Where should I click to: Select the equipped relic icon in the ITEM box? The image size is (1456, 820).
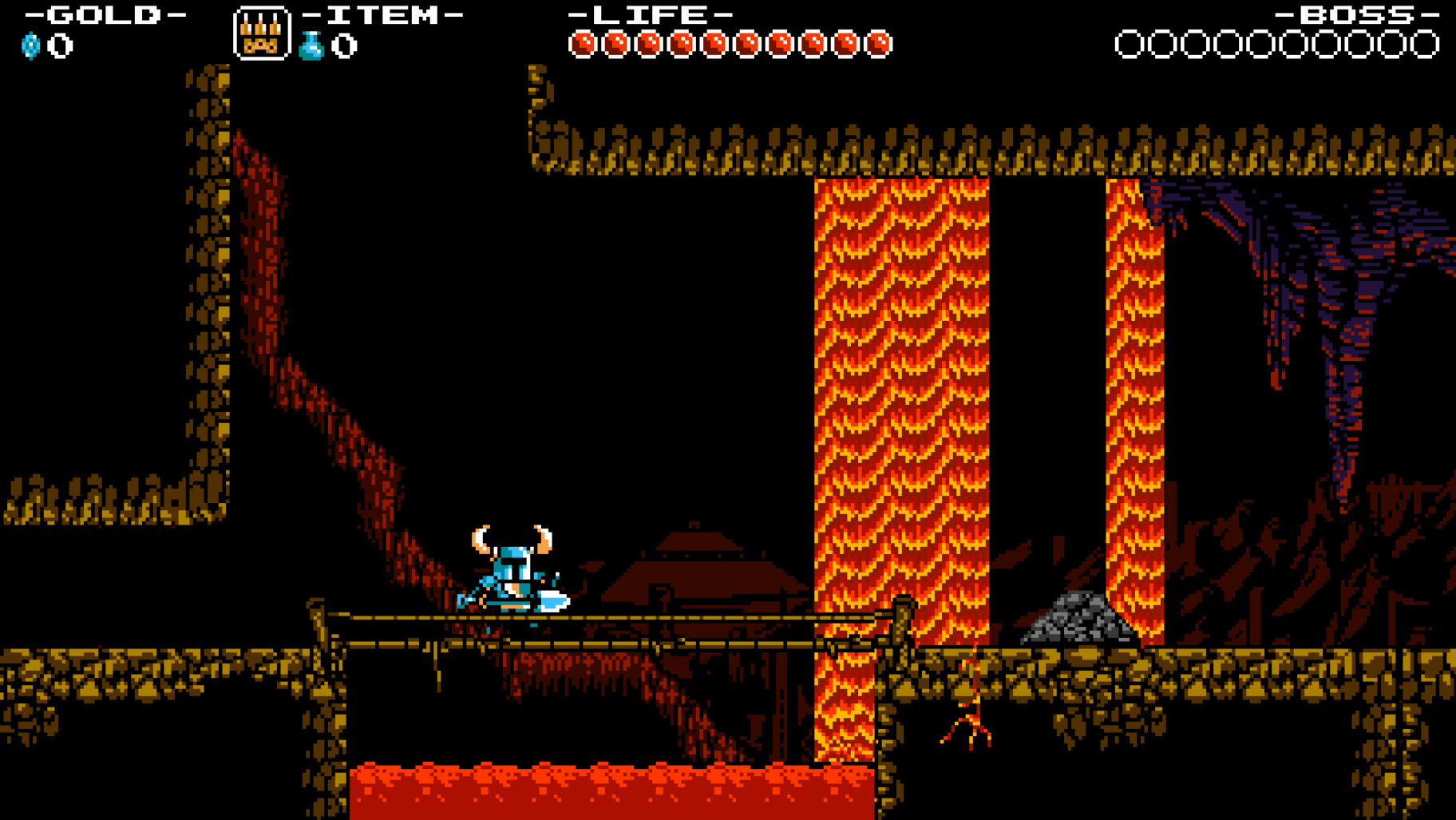[261, 35]
